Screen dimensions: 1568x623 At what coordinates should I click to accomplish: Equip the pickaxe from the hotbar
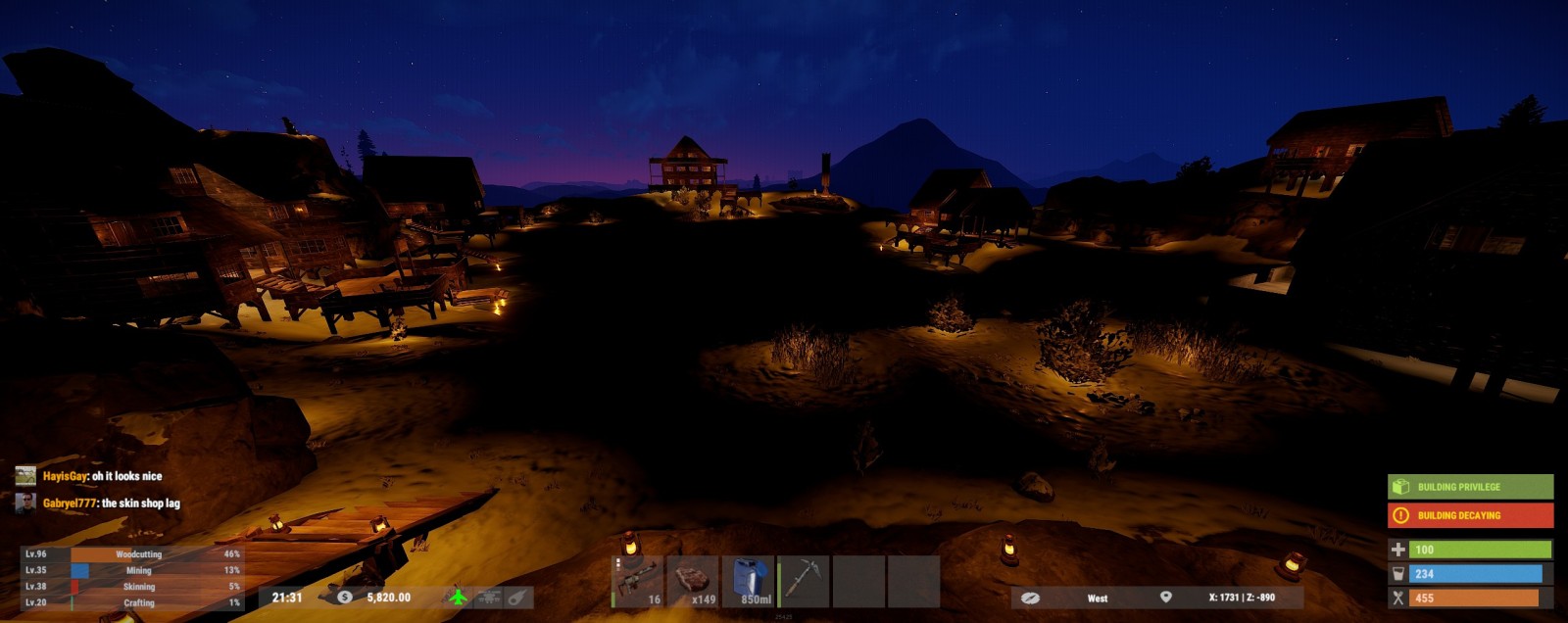click(x=804, y=582)
